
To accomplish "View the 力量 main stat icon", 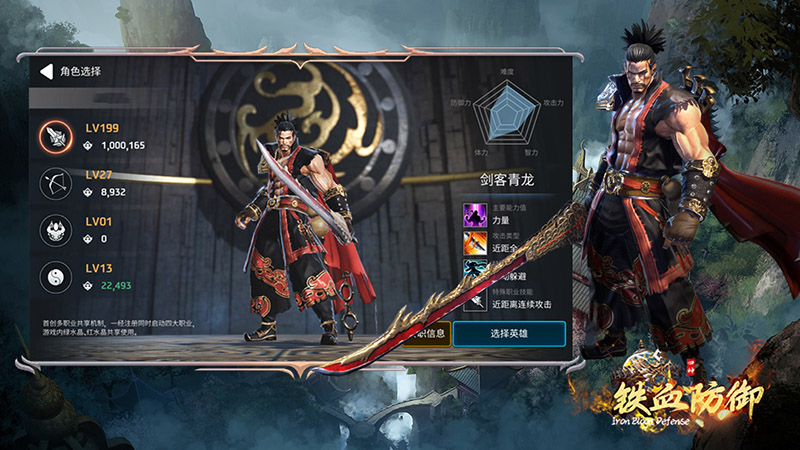I will 474,214.
